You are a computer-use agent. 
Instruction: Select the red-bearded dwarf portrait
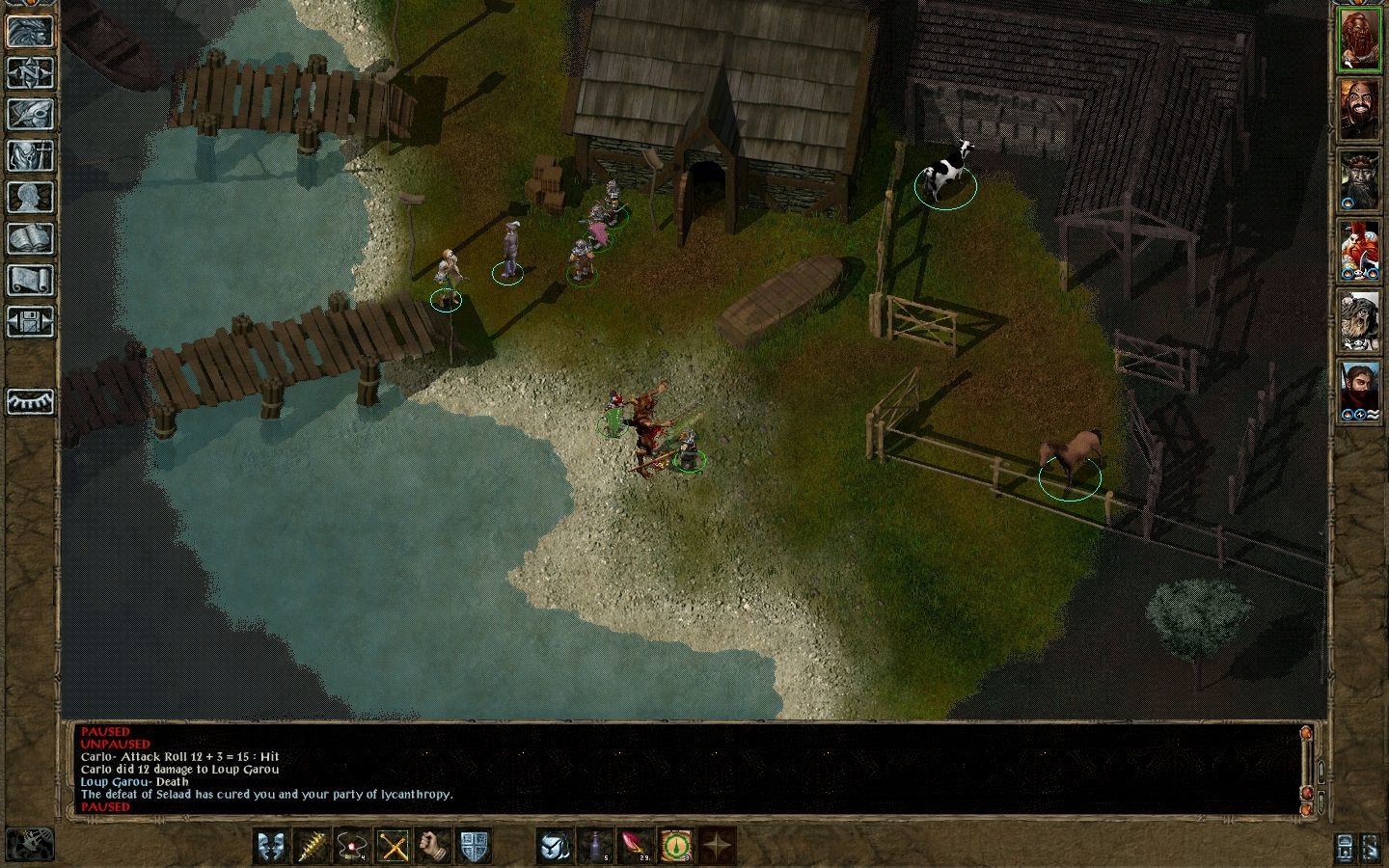click(1359, 40)
